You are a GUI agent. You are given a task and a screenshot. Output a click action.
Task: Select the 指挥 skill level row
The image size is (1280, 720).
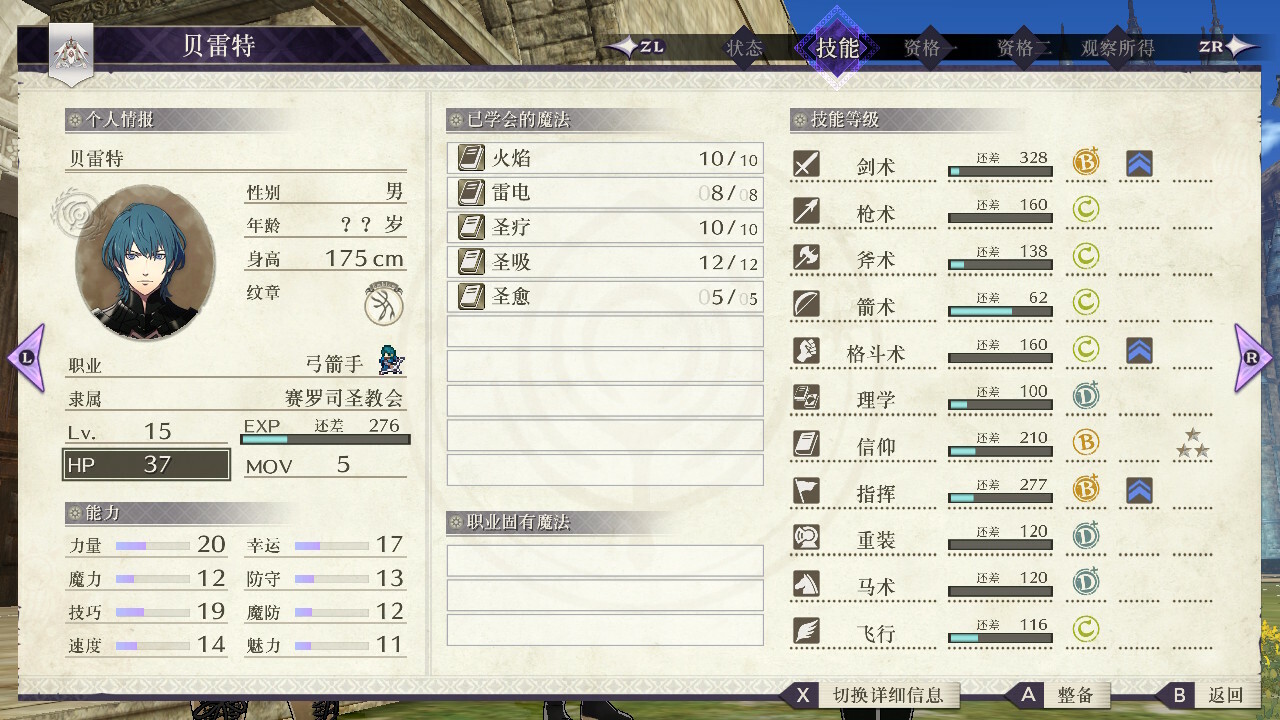tap(1000, 491)
